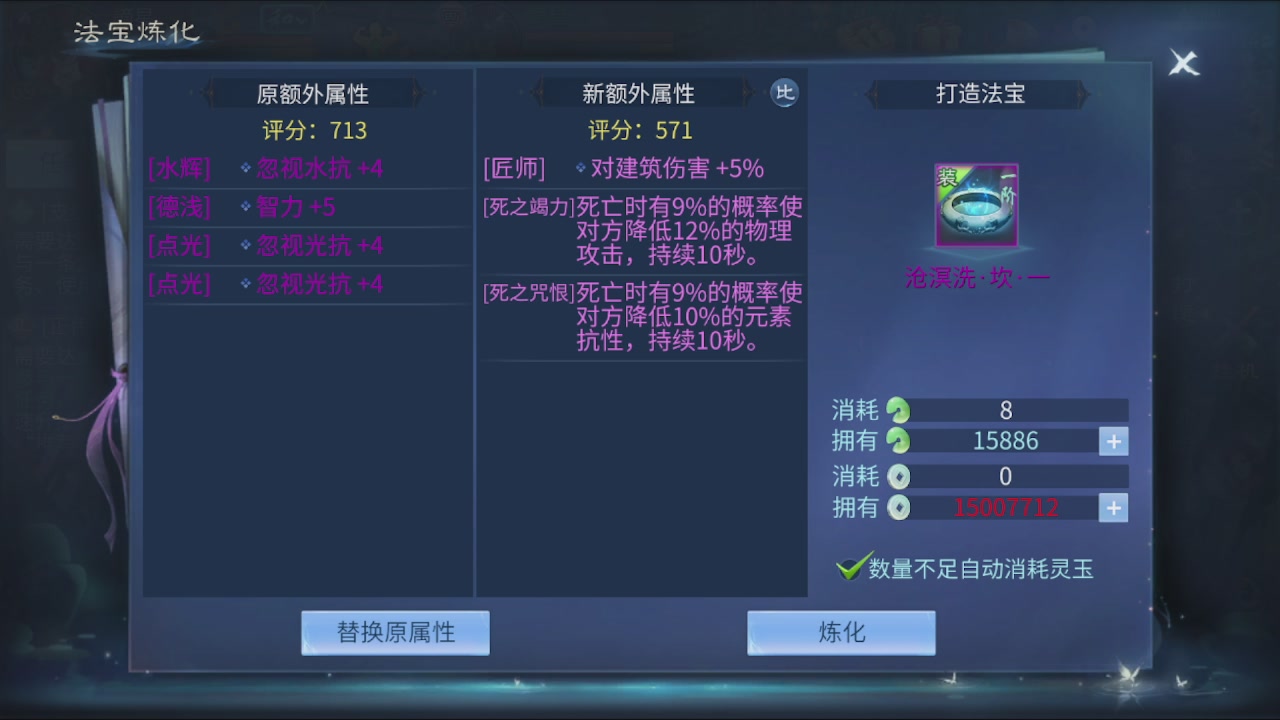
Task: Close the 法宝炼化 window
Action: [1183, 62]
